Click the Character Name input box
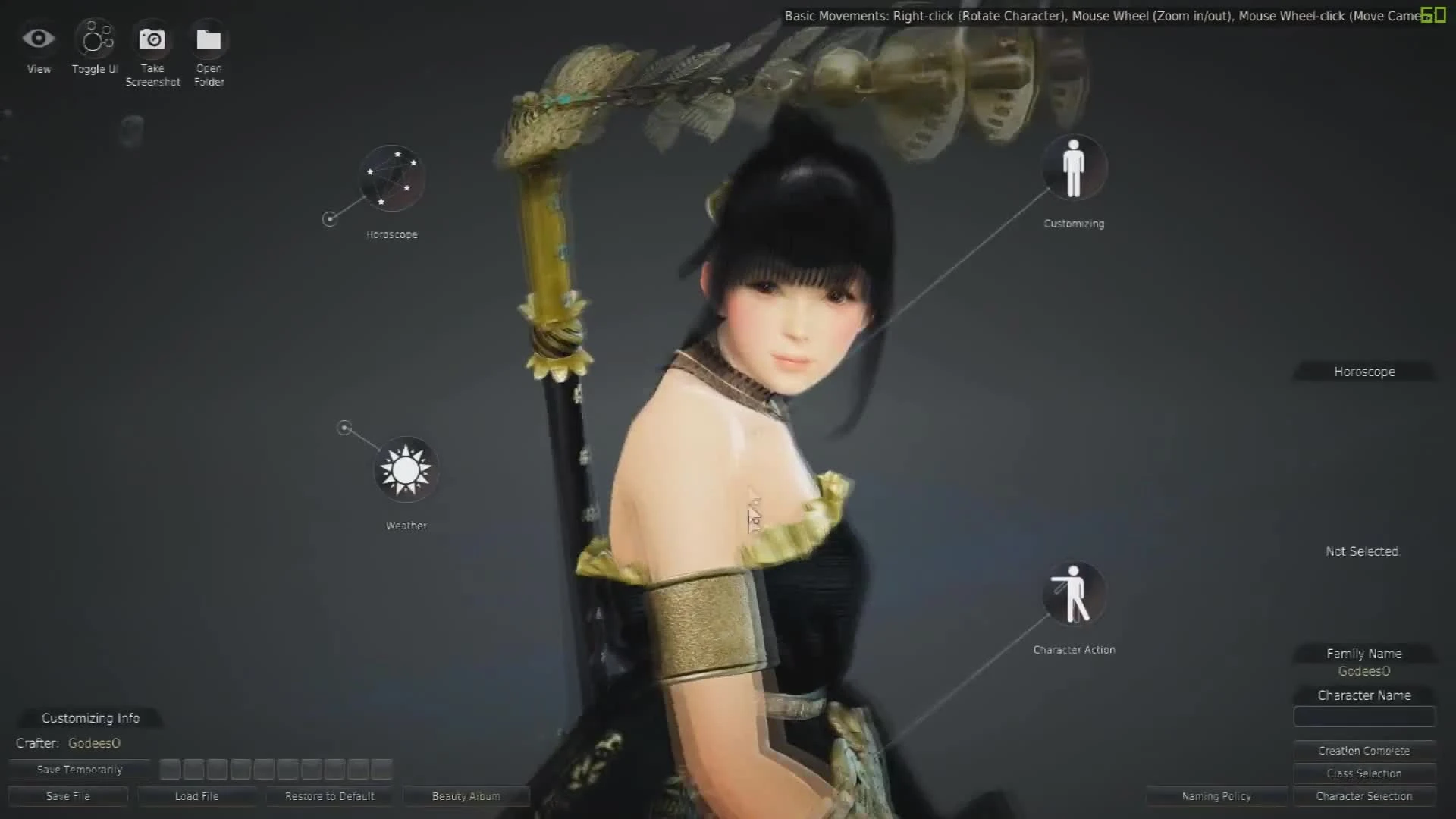Screen dimensions: 1456x819 (1363, 716)
